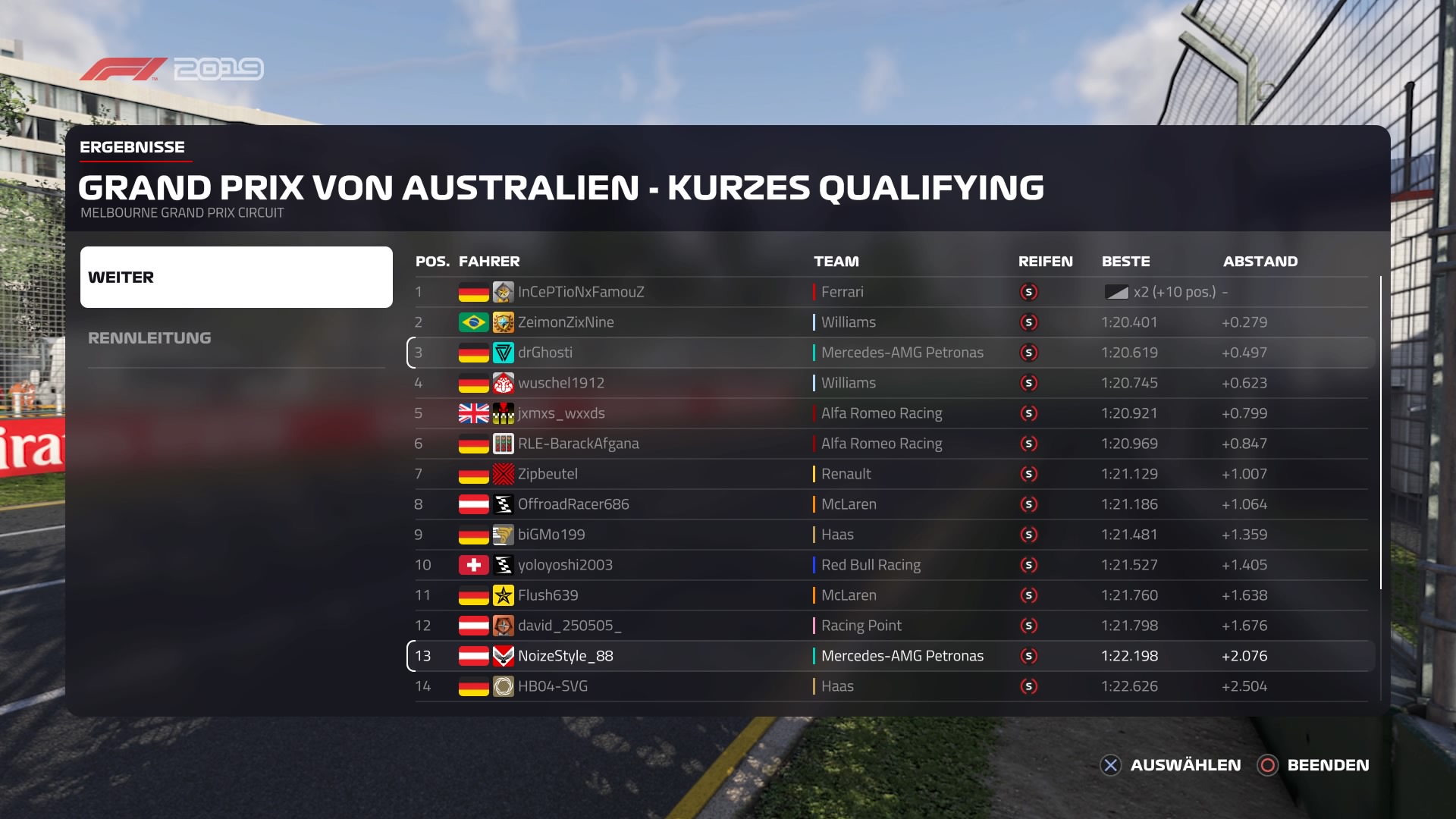1456x819 pixels.
Task: Select the wuschel1912 driver row
Action: pyautogui.click(x=891, y=383)
